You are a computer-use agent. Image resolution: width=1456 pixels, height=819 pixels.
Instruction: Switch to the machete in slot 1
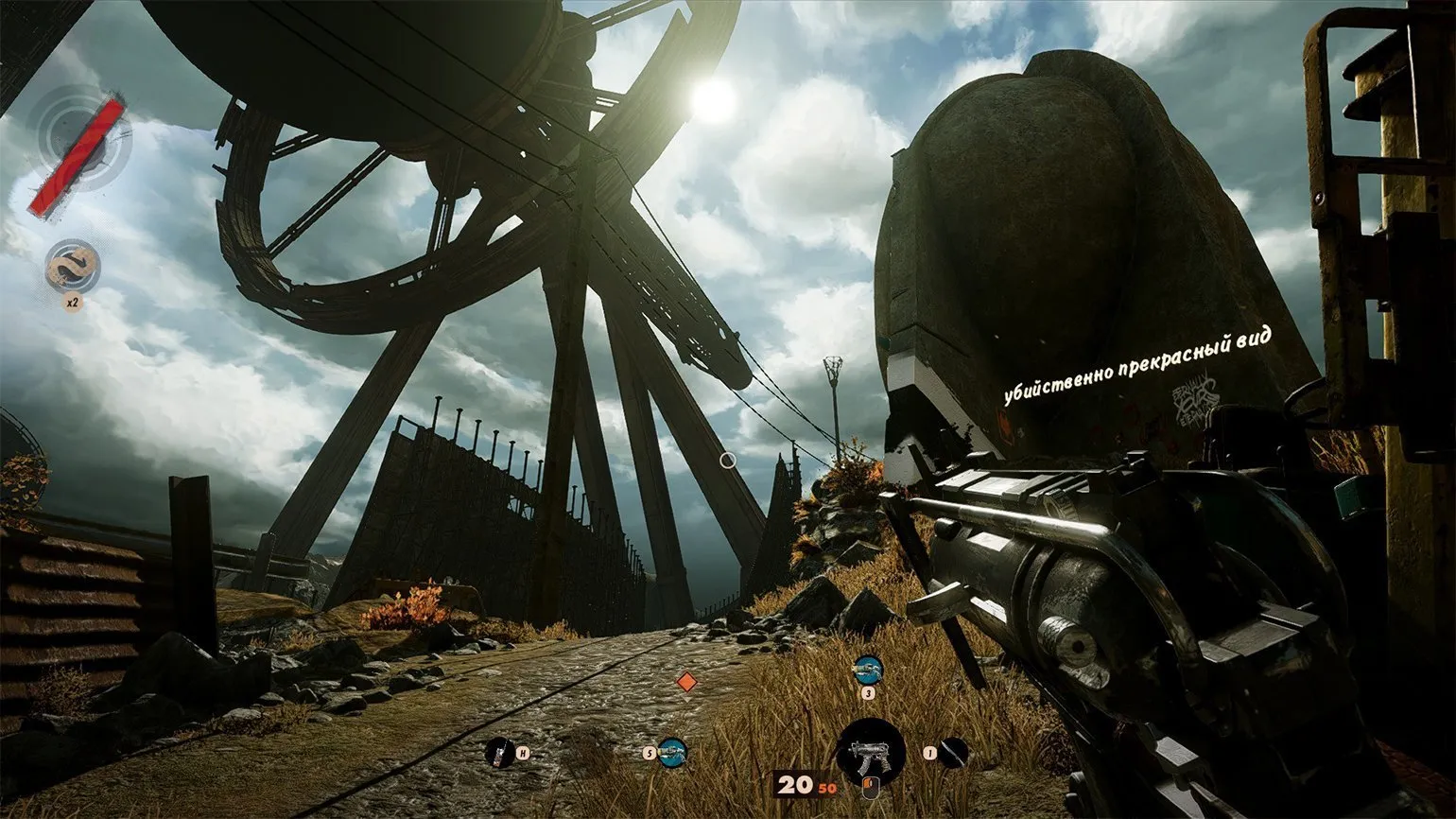(x=954, y=753)
